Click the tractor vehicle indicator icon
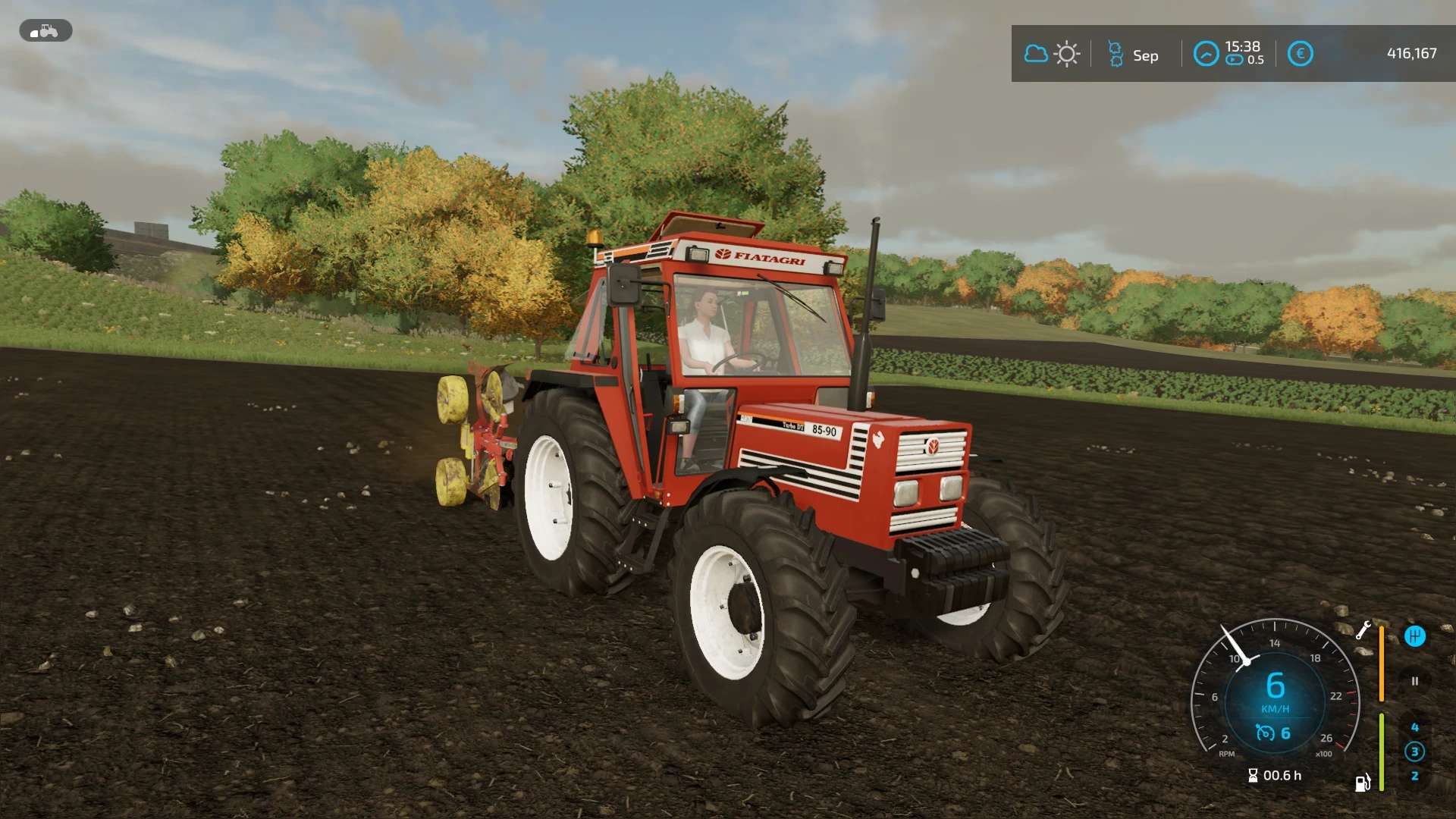Image resolution: width=1456 pixels, height=819 pixels. (45, 31)
